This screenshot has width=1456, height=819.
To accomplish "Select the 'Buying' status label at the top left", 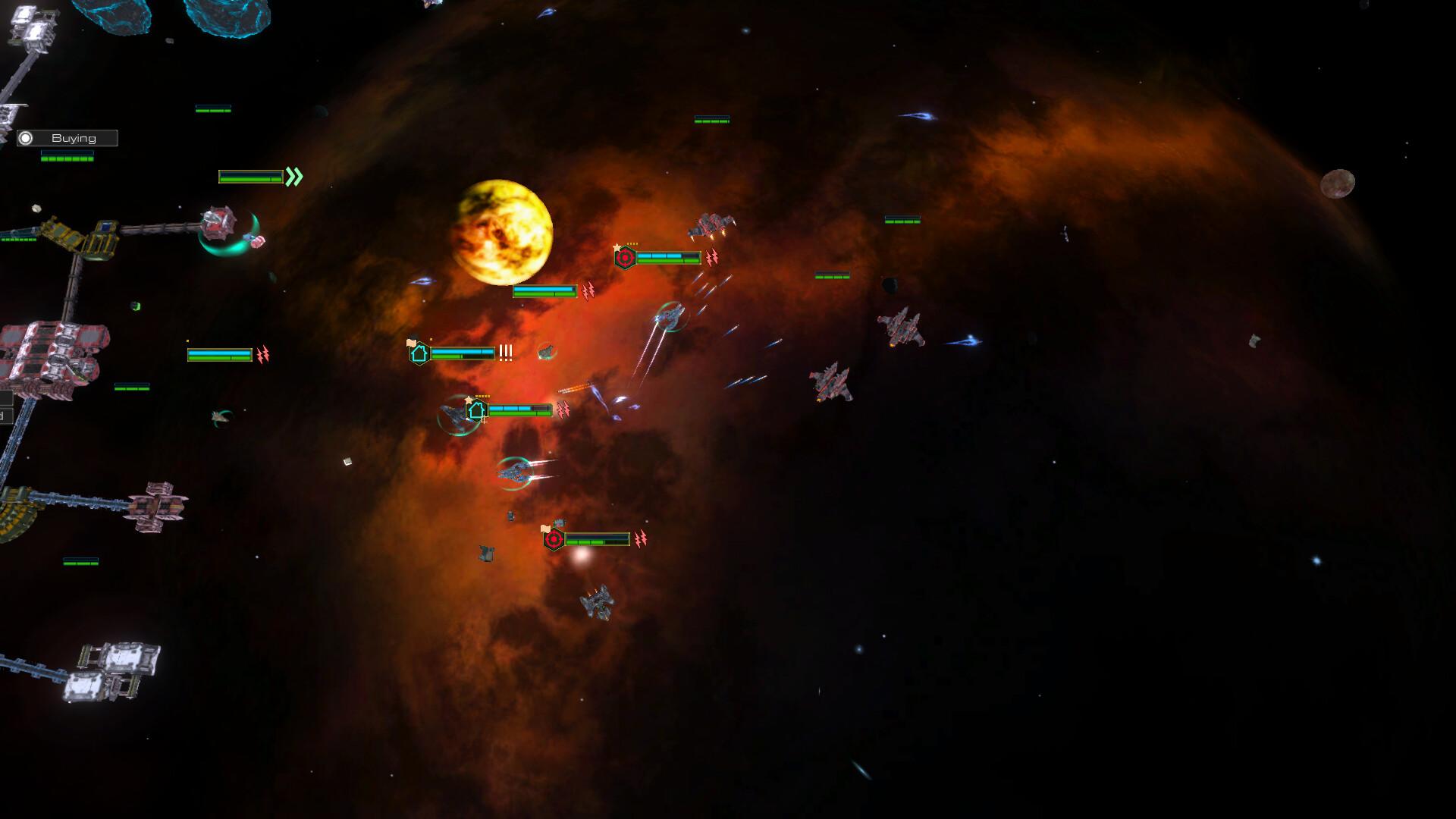I will 74,137.
